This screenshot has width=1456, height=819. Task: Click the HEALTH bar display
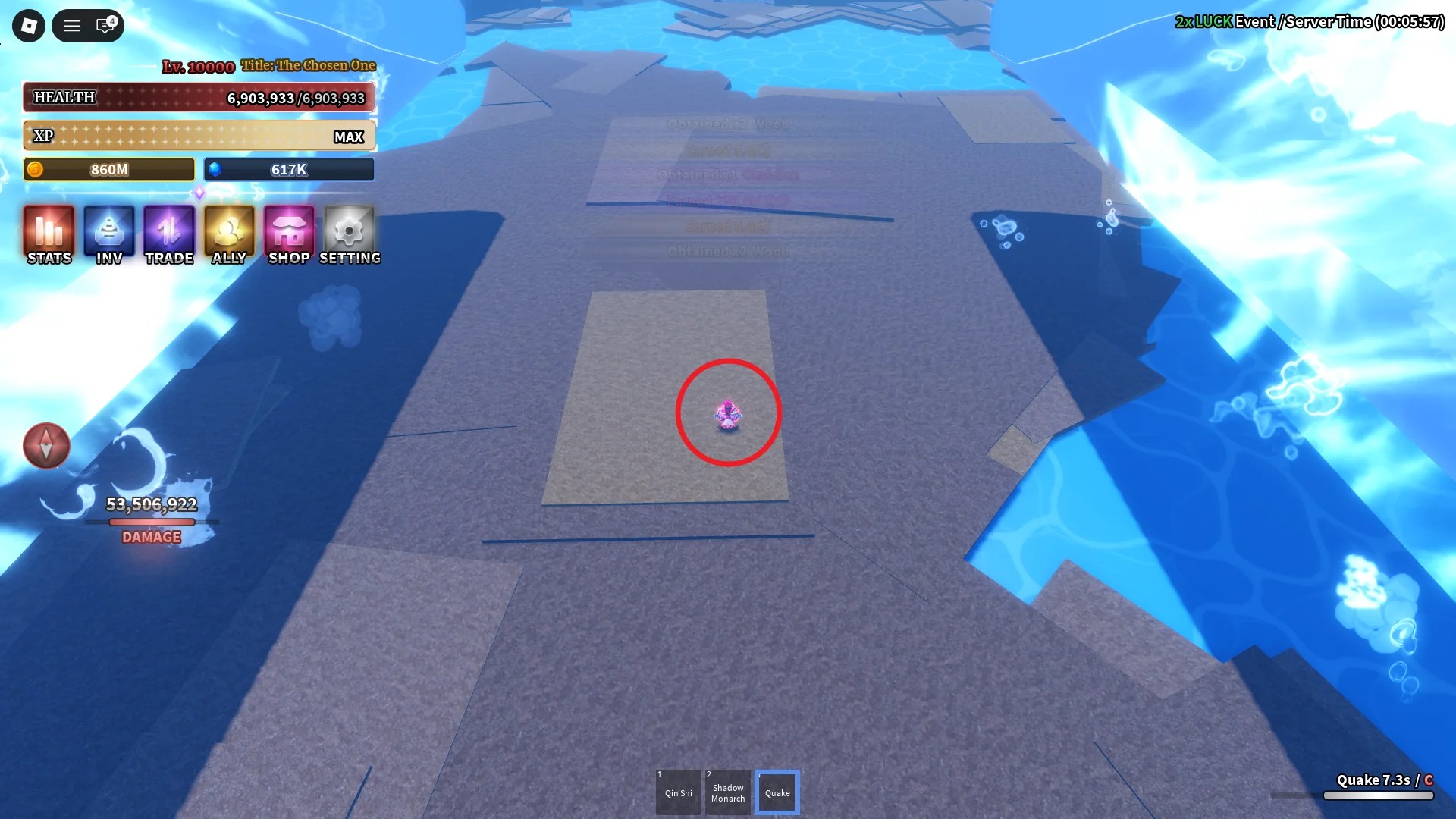click(199, 97)
